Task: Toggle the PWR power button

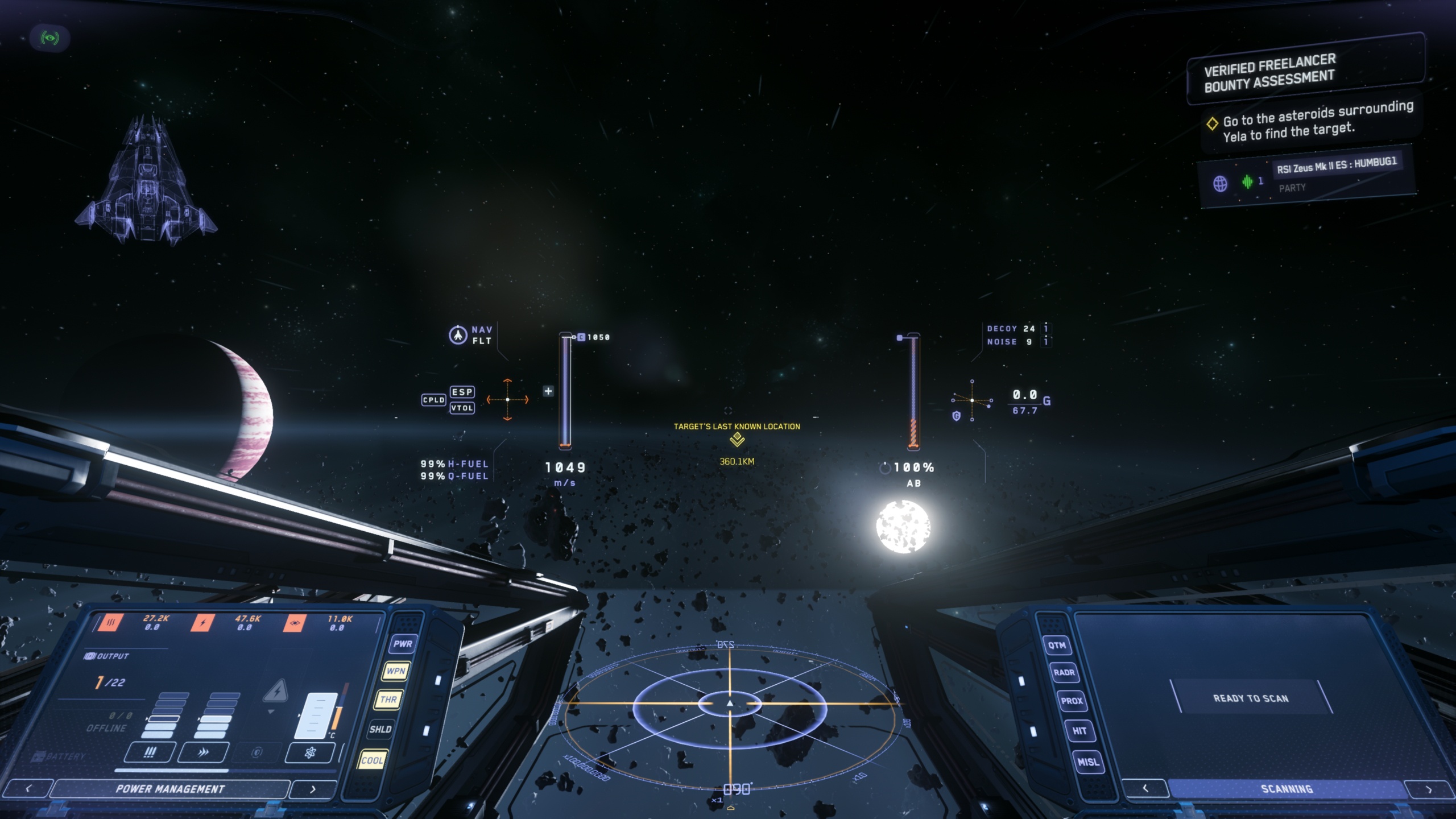Action: pos(402,644)
